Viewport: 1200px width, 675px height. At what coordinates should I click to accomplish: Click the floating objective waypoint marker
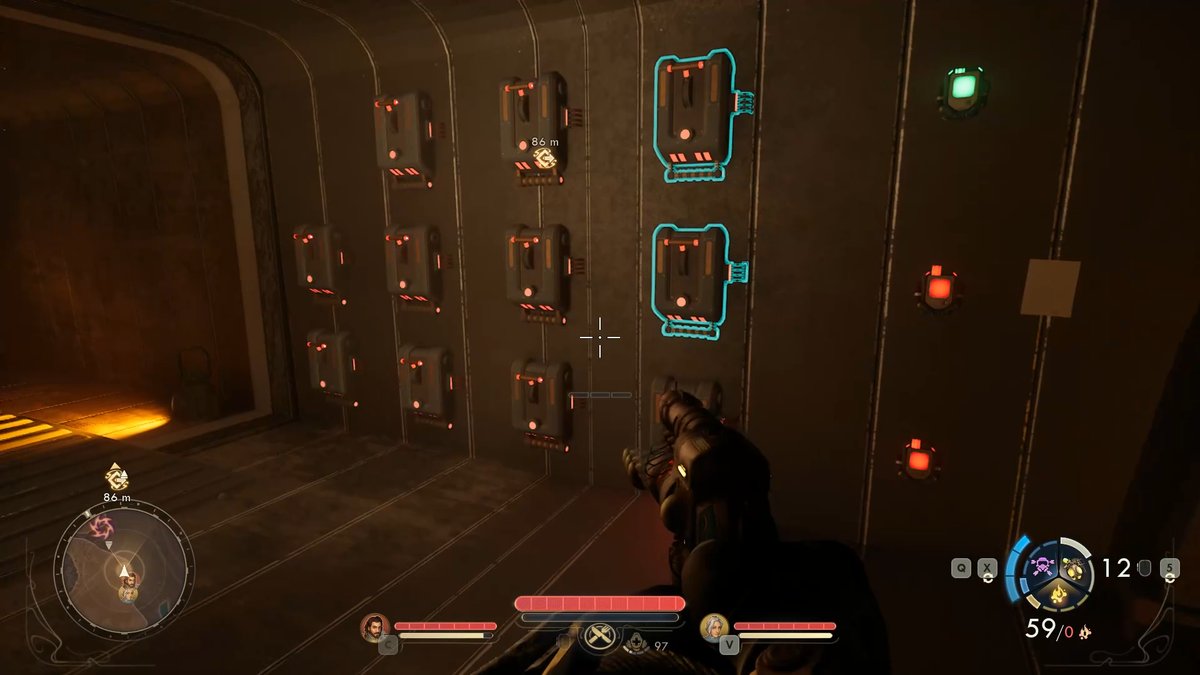point(544,158)
